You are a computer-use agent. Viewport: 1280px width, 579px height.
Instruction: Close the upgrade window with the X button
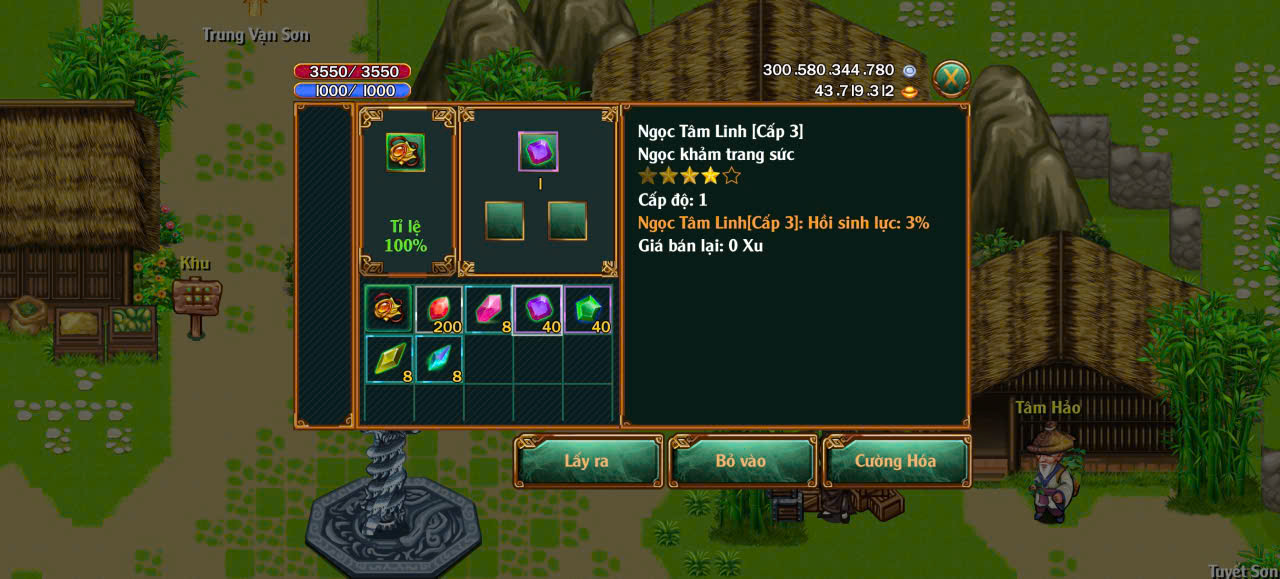(951, 78)
